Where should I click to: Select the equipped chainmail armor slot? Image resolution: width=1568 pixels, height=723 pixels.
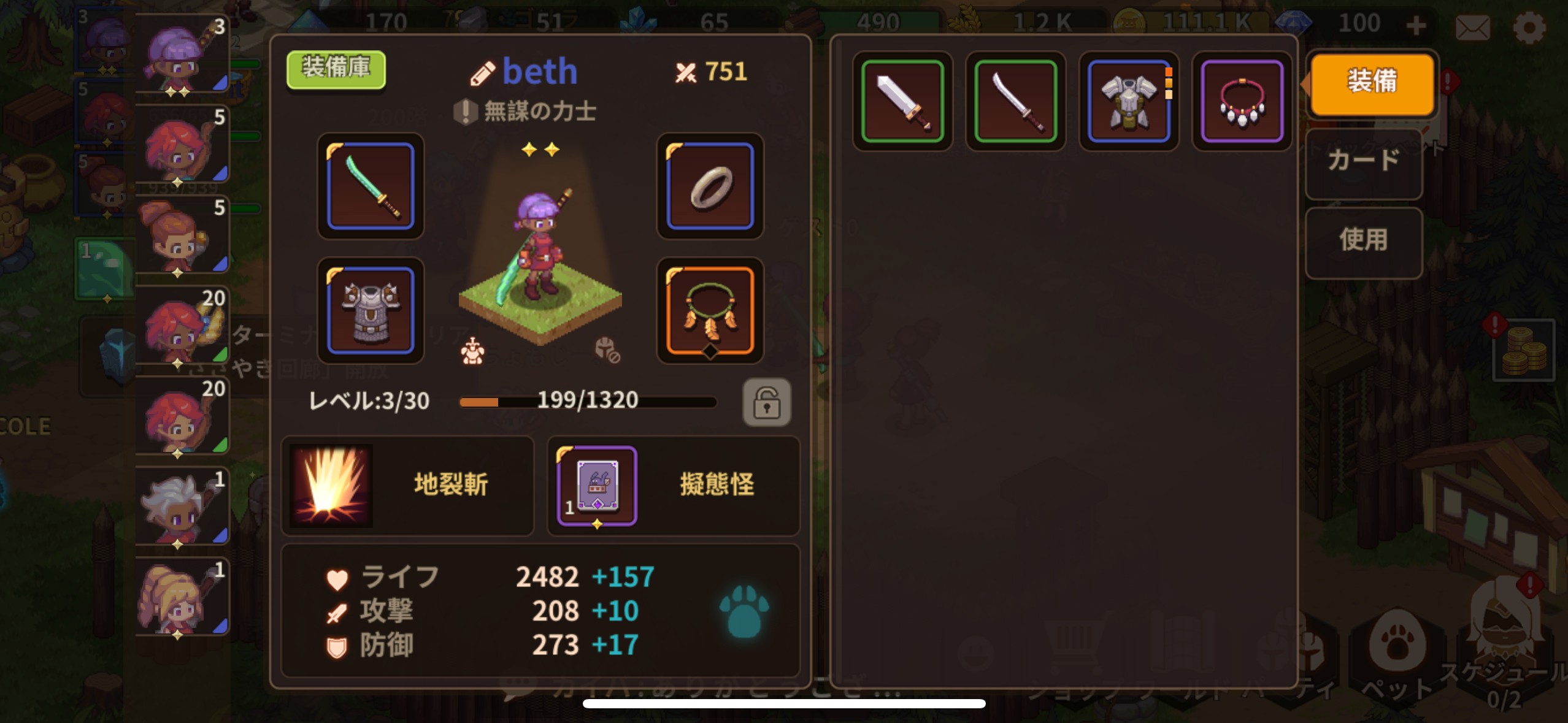(x=371, y=310)
